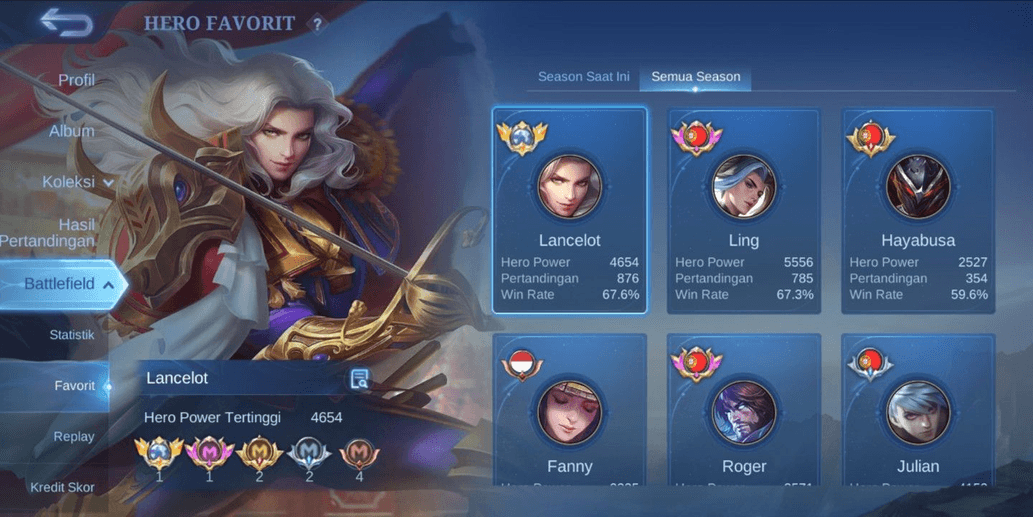Show the Statistik submenu
The width and height of the screenshot is (1033, 517).
[72, 335]
